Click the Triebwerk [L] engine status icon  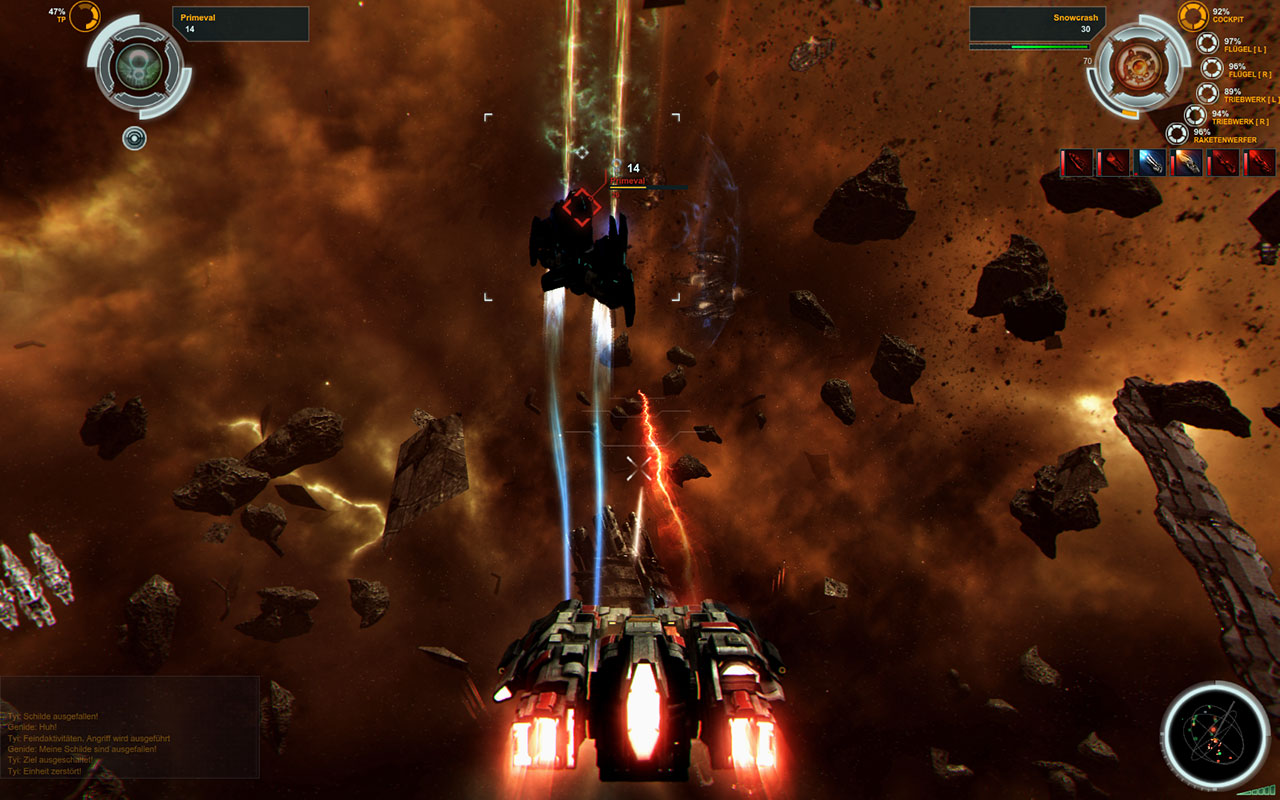tap(1209, 91)
